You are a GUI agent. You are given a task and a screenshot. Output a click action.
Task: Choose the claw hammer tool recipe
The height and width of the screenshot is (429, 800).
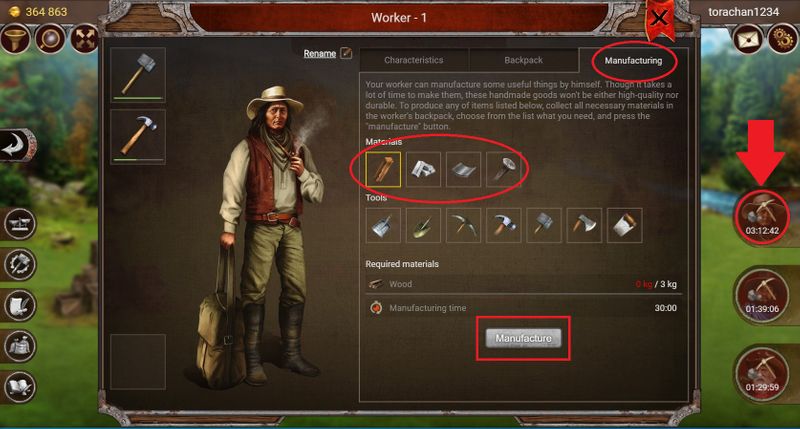point(504,225)
